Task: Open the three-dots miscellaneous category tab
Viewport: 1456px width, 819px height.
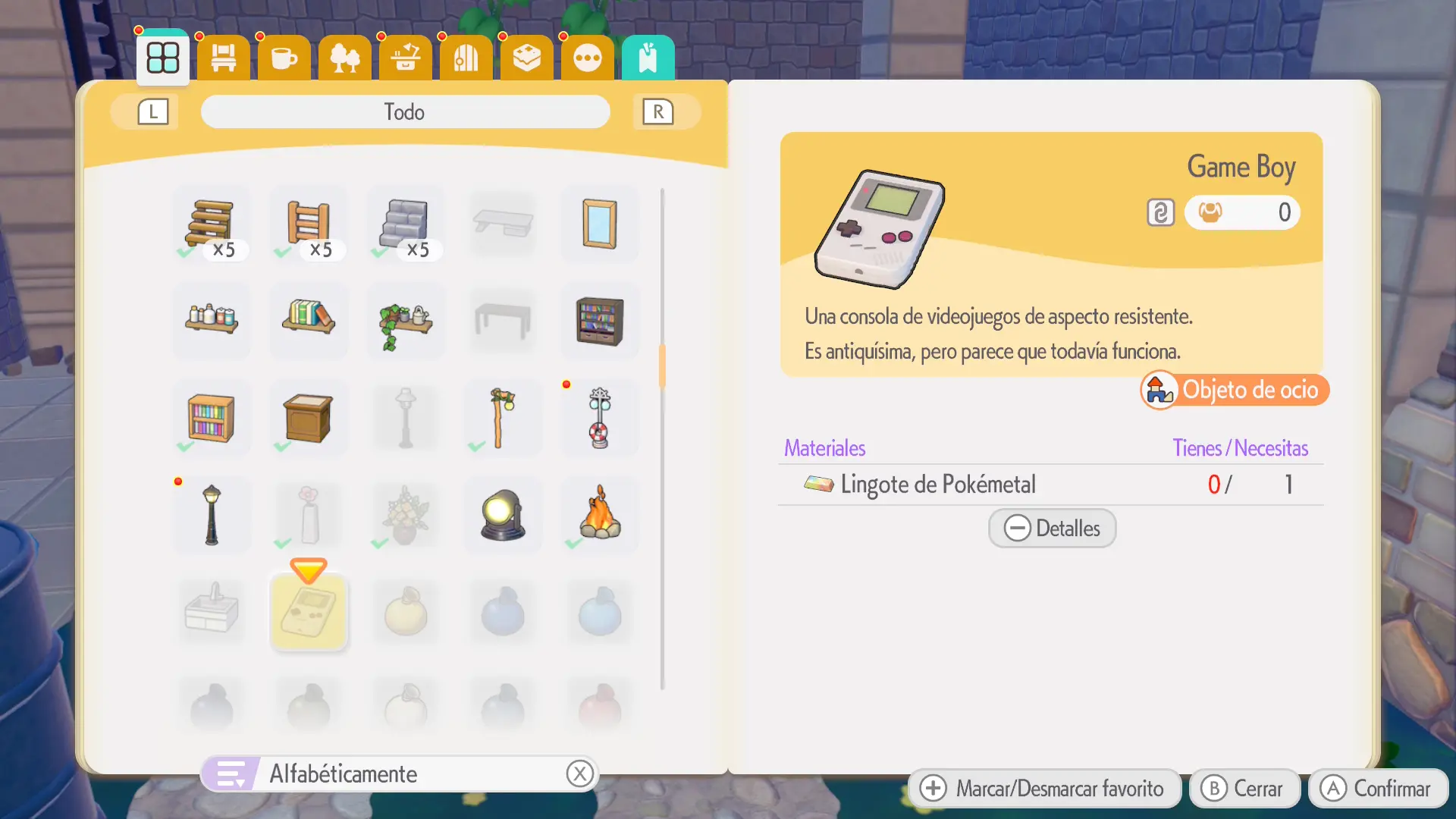Action: [x=588, y=58]
